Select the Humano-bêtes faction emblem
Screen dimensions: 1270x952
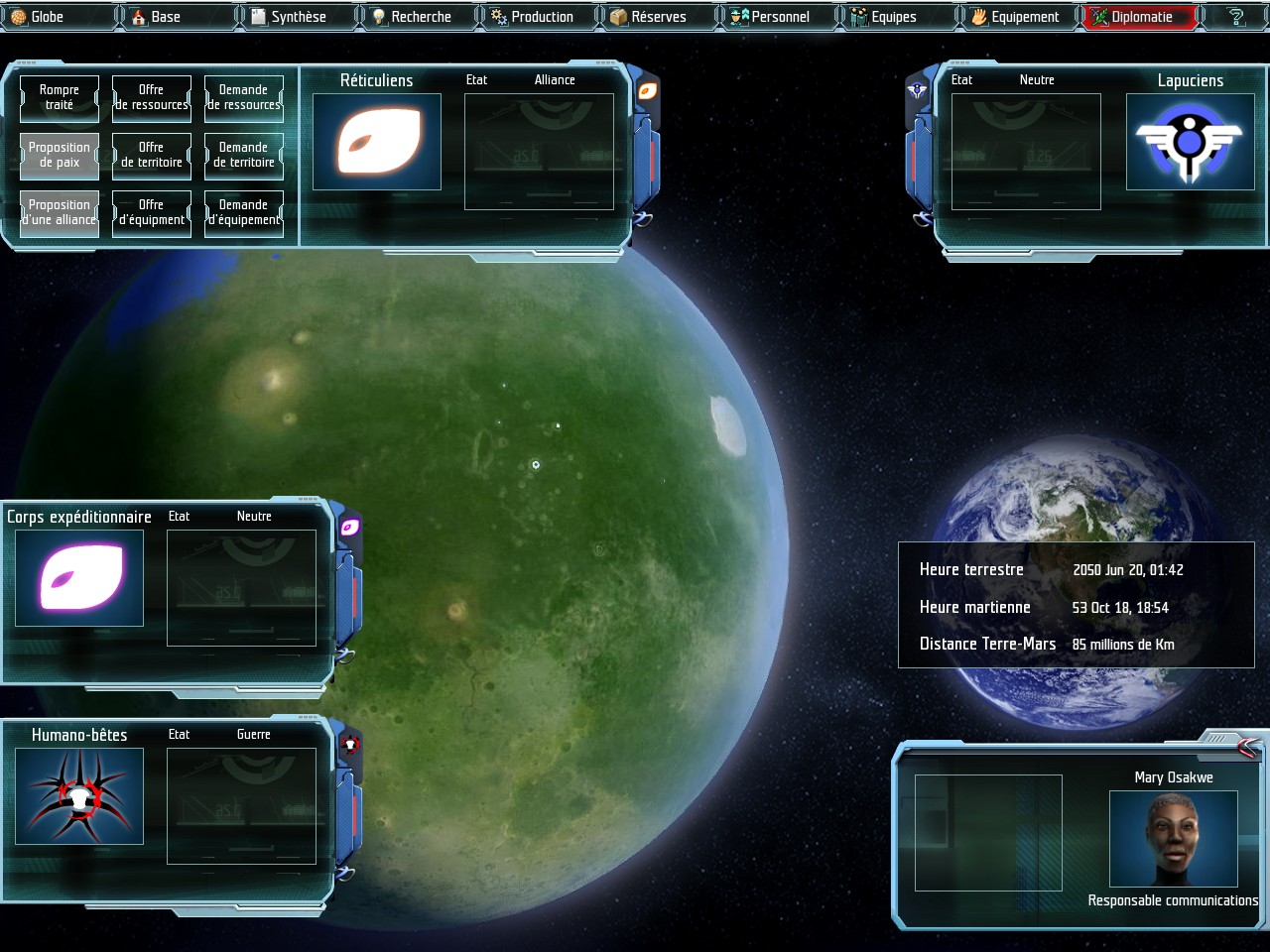tap(79, 796)
